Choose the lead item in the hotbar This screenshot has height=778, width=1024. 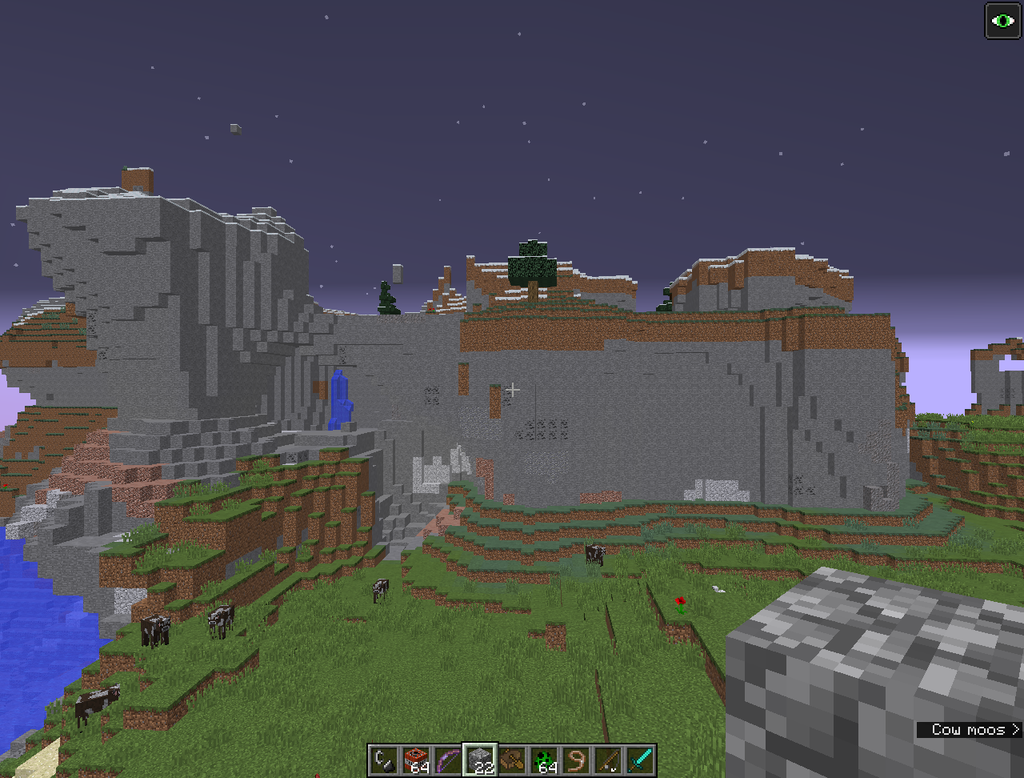click(x=577, y=761)
